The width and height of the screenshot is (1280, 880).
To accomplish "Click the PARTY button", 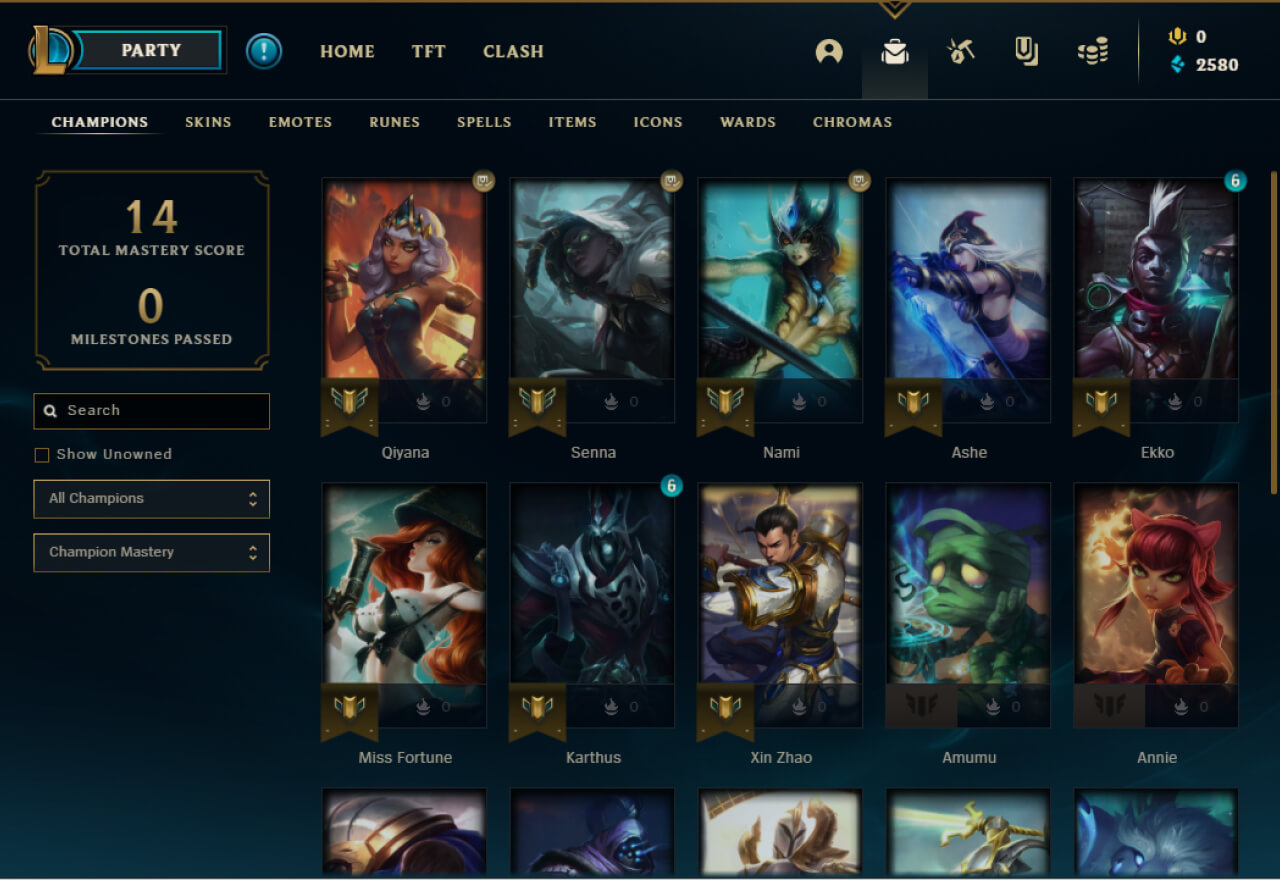I will coord(148,50).
